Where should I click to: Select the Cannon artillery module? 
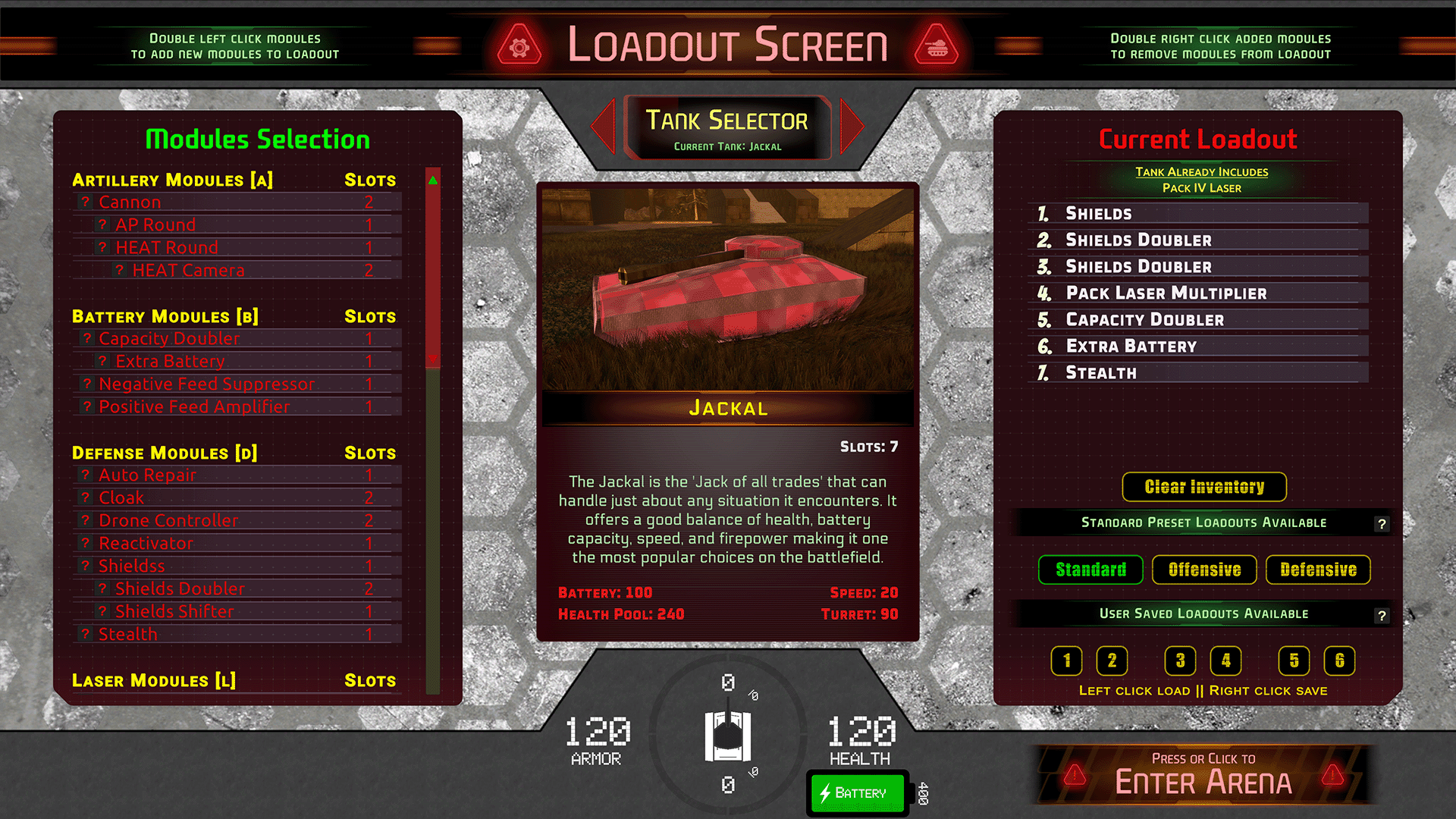pos(130,202)
